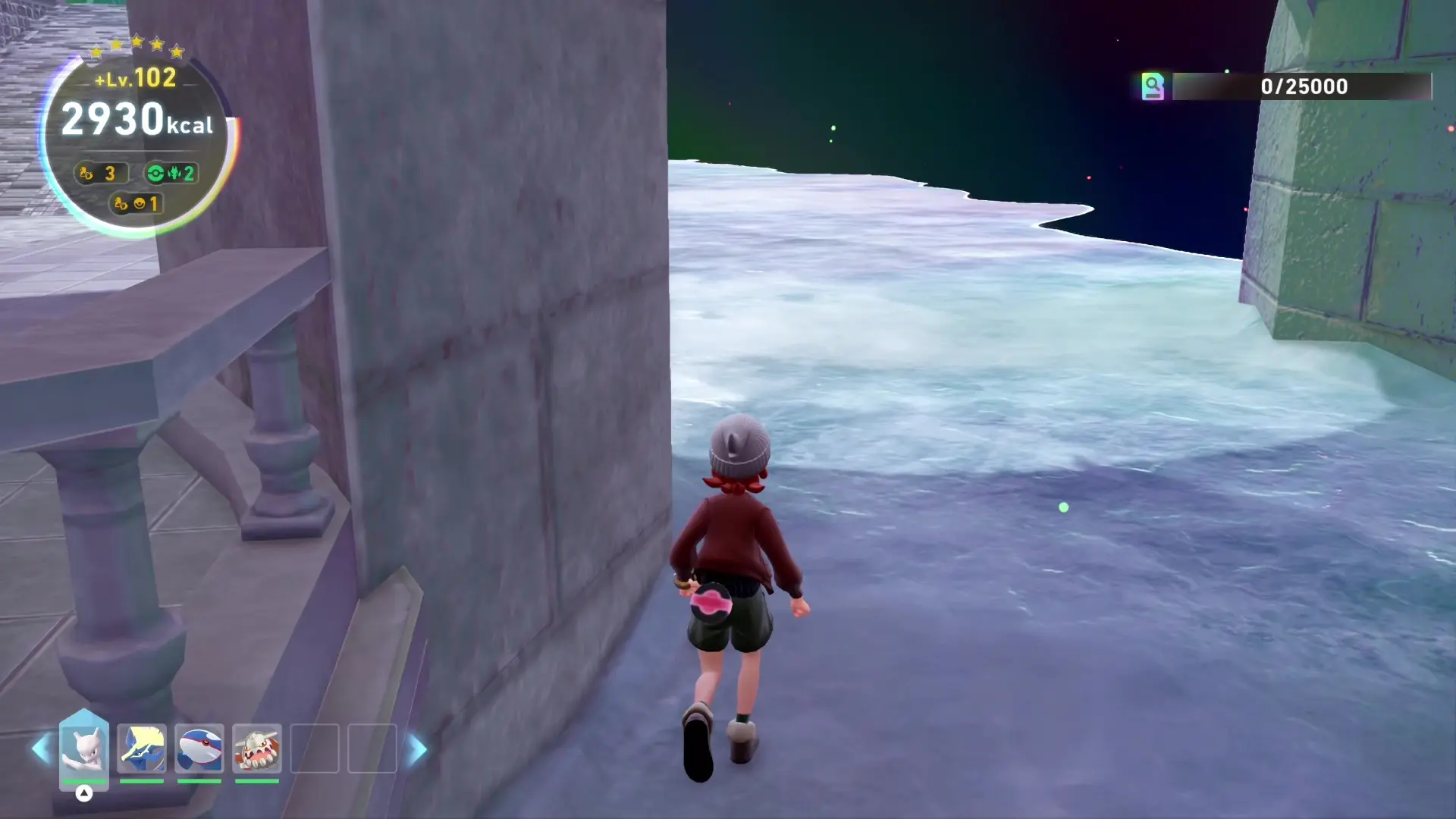Click the orange Poké Ball badge showing 1
Screen dimensions: 1456x819
click(136, 204)
